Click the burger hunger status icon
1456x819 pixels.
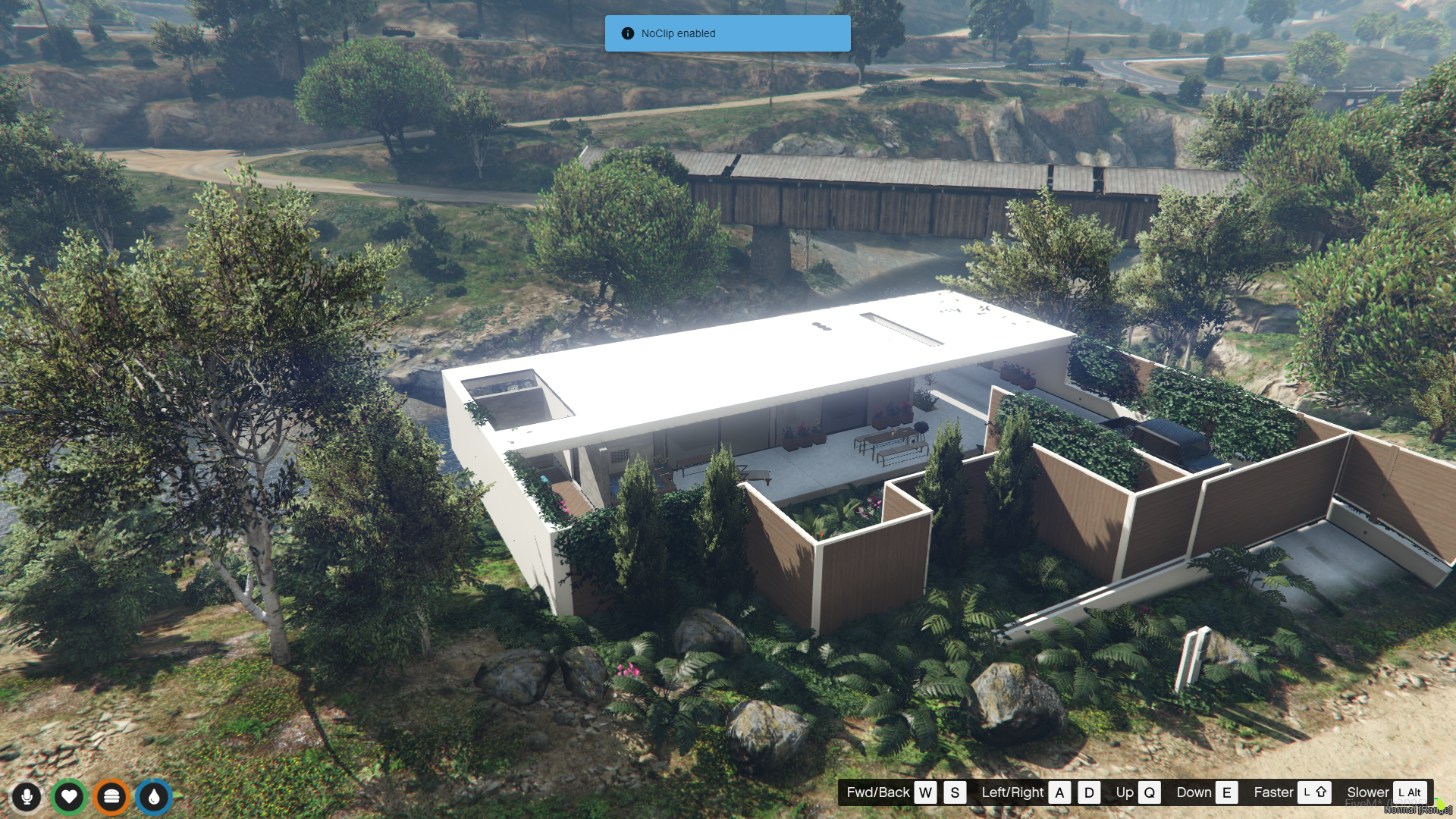coord(111,796)
